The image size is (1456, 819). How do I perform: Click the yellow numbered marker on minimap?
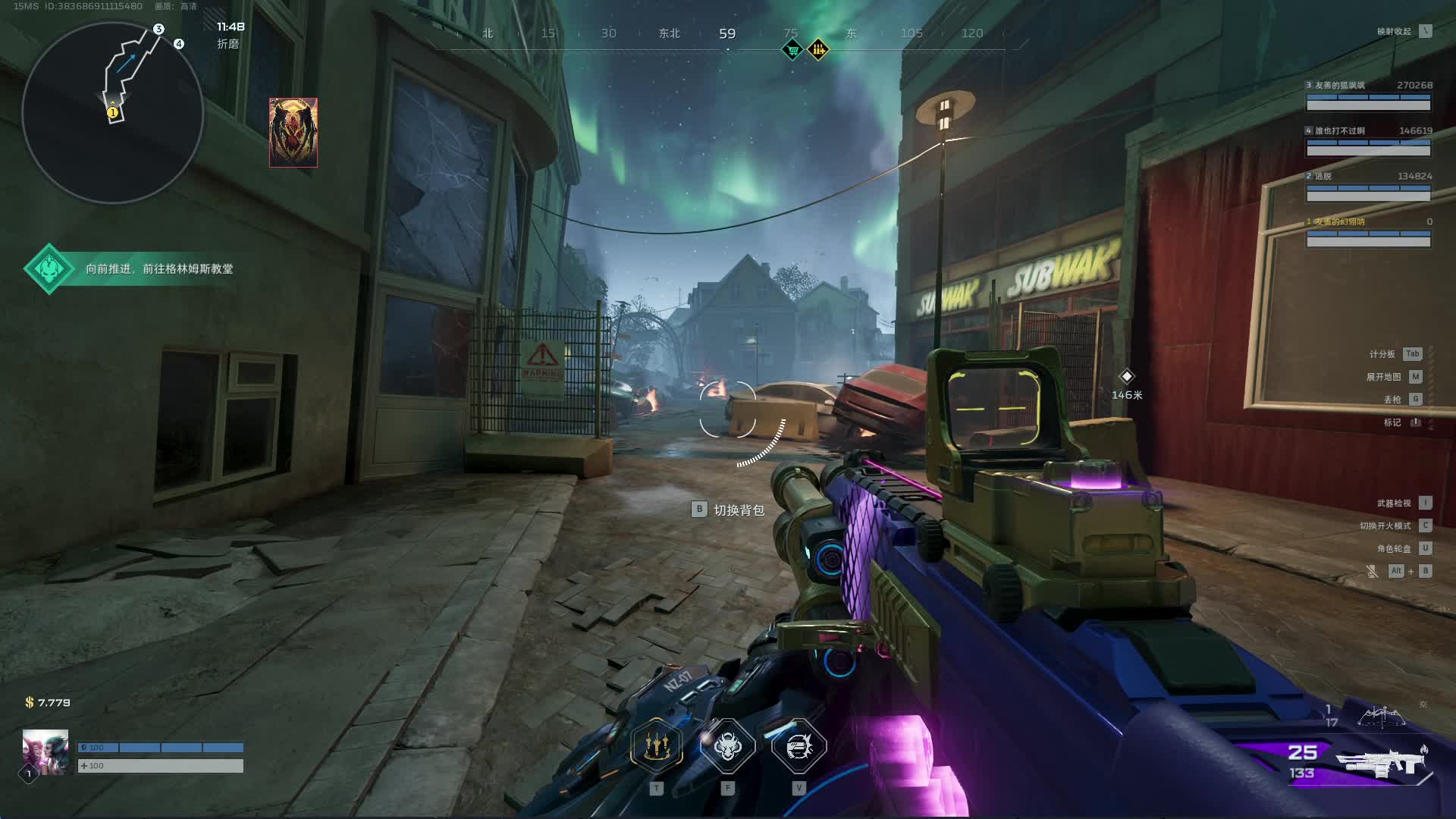coord(113,113)
